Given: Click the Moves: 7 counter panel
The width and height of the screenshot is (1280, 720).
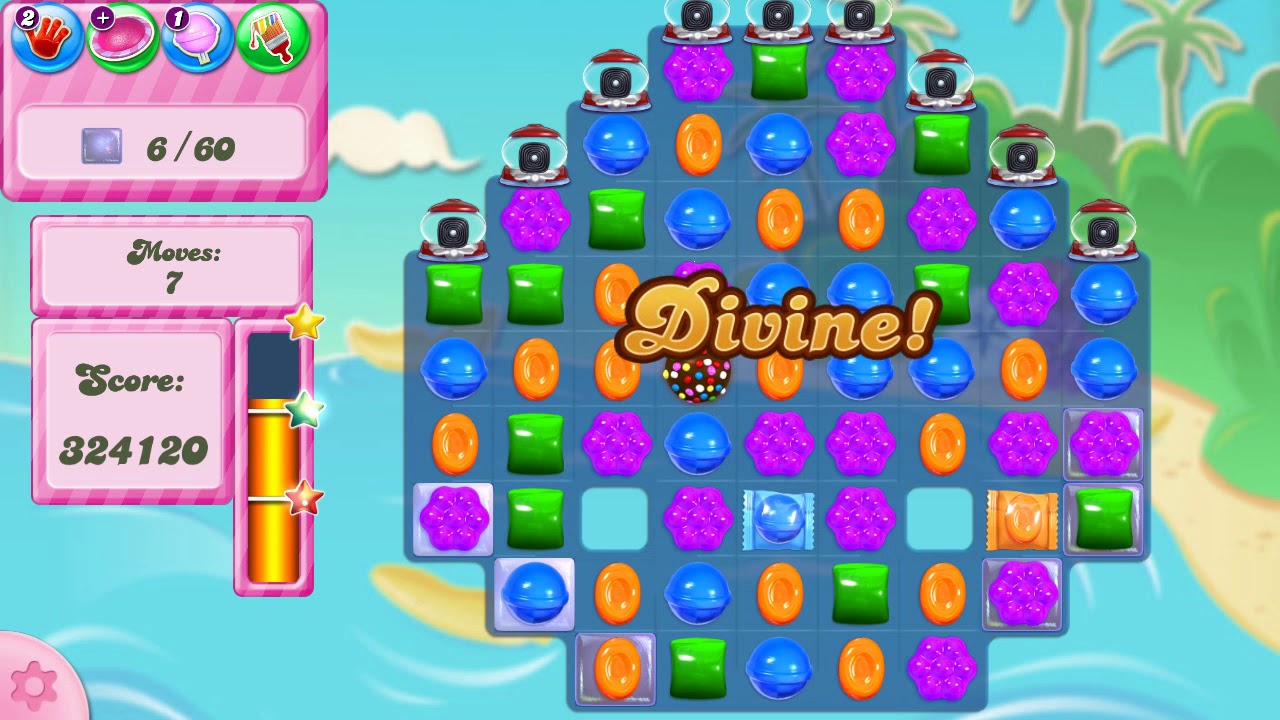Looking at the screenshot, I should (x=170, y=263).
